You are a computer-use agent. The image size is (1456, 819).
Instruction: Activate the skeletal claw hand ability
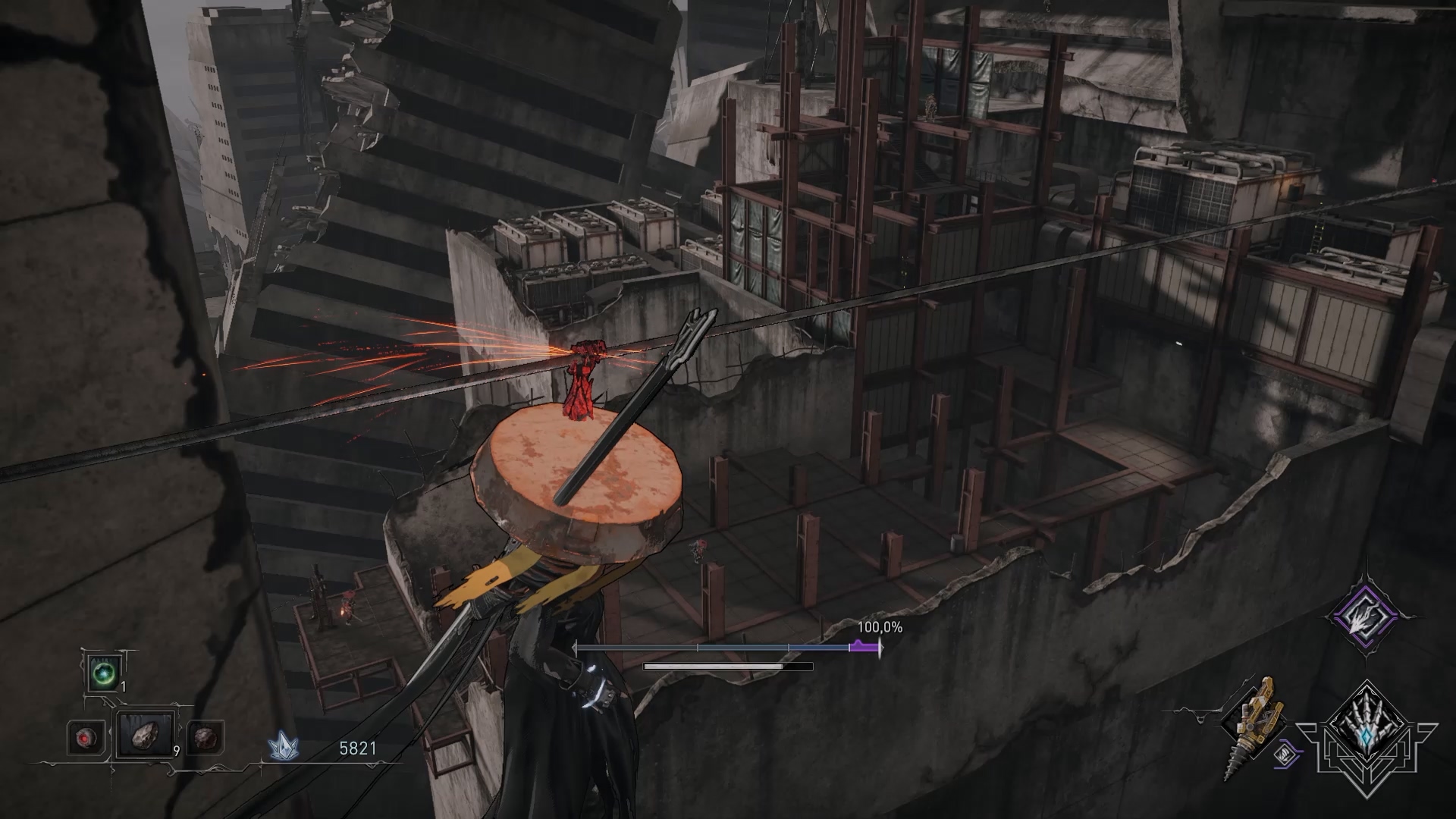click(1367, 736)
